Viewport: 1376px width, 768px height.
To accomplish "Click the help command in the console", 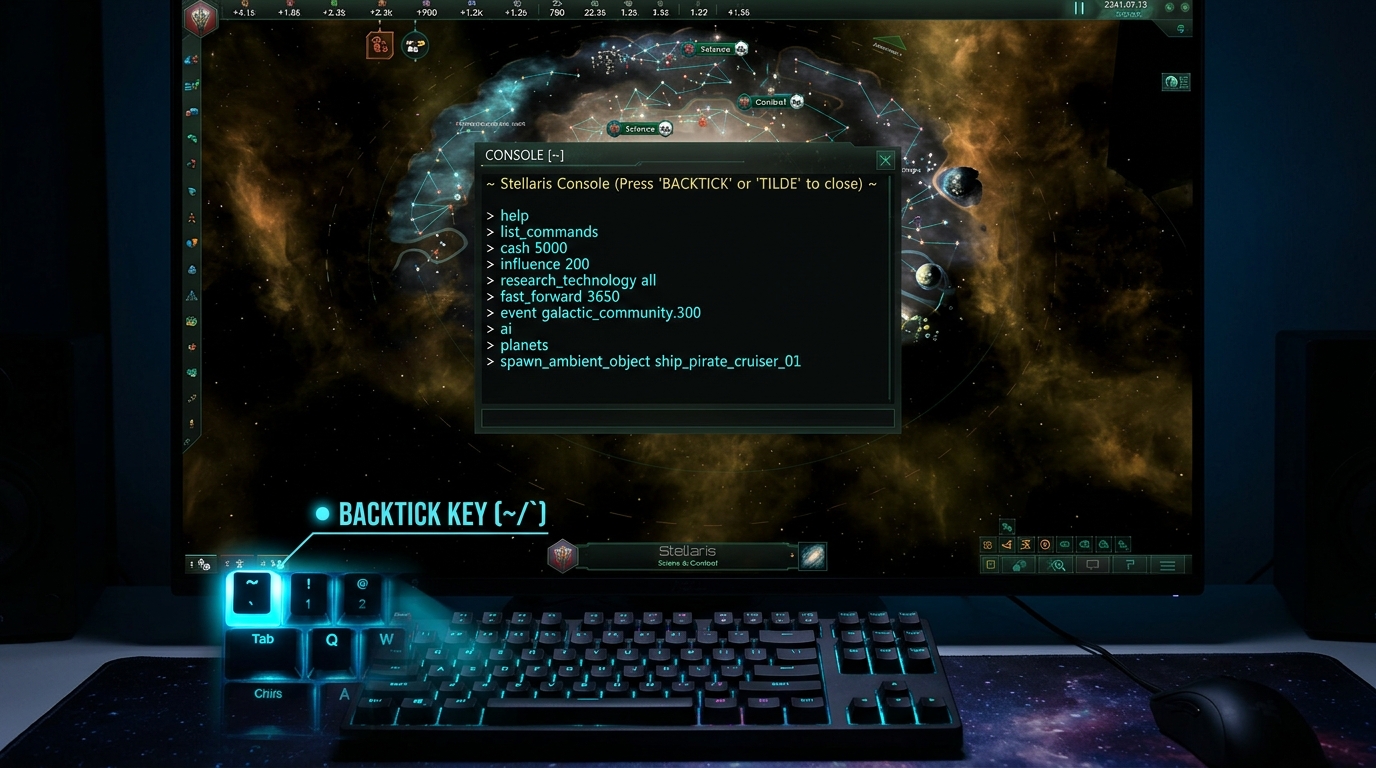I will 514,215.
